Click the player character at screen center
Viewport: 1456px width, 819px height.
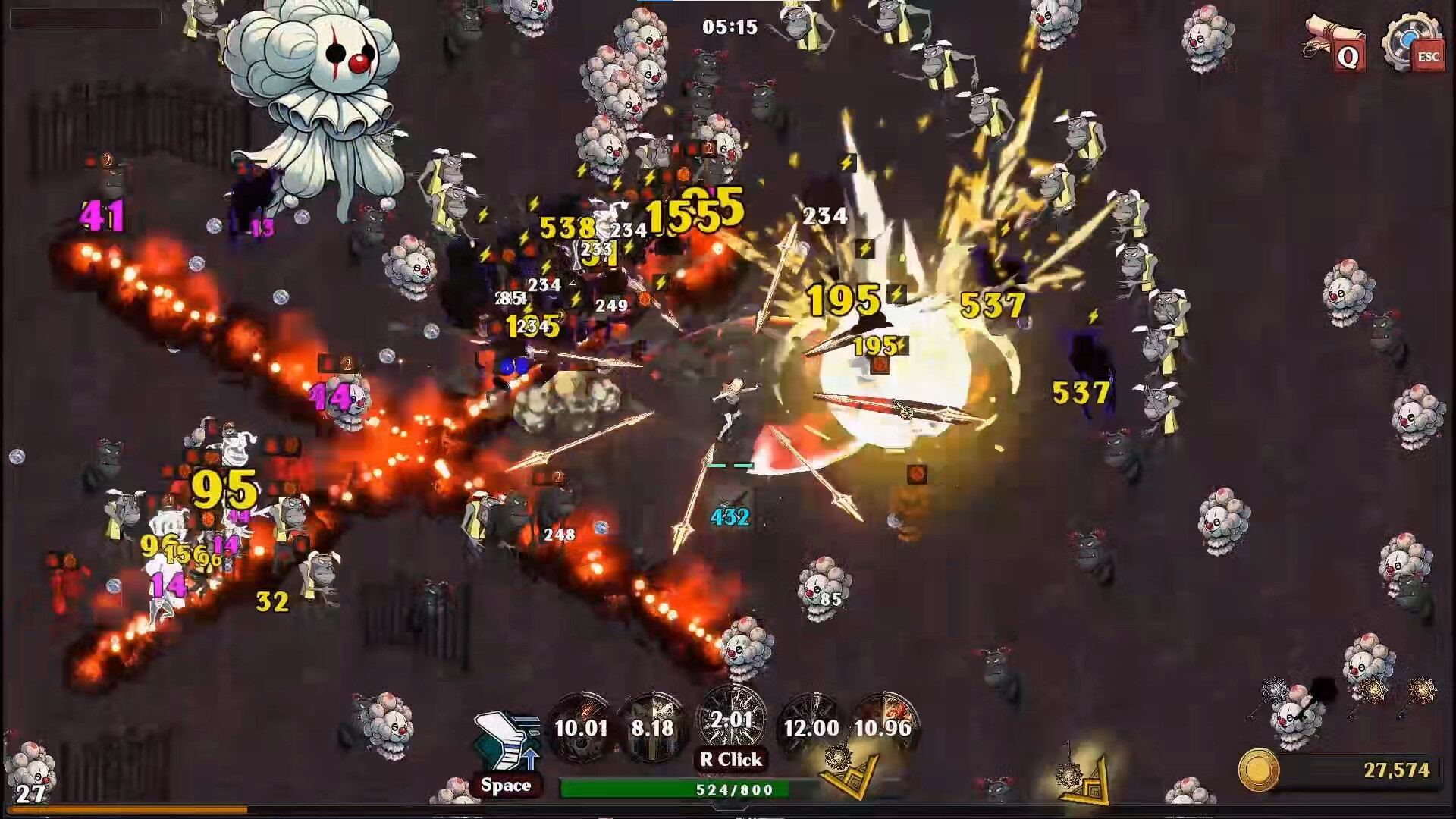730,409
